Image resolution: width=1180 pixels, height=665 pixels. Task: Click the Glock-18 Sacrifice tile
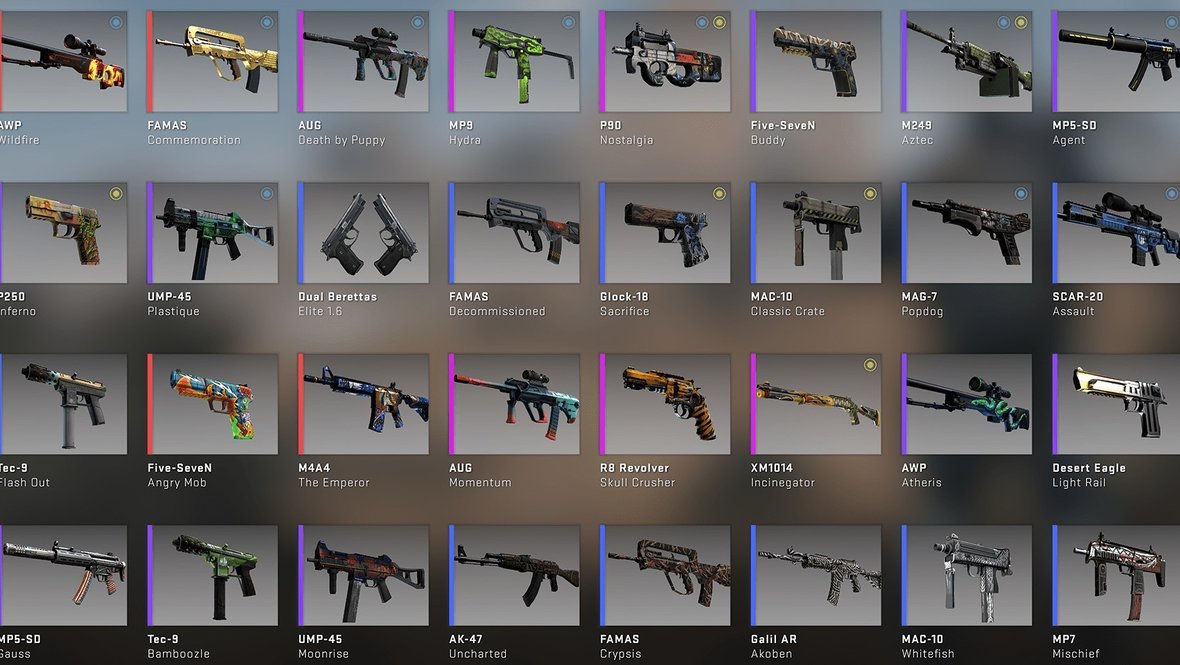tap(666, 232)
